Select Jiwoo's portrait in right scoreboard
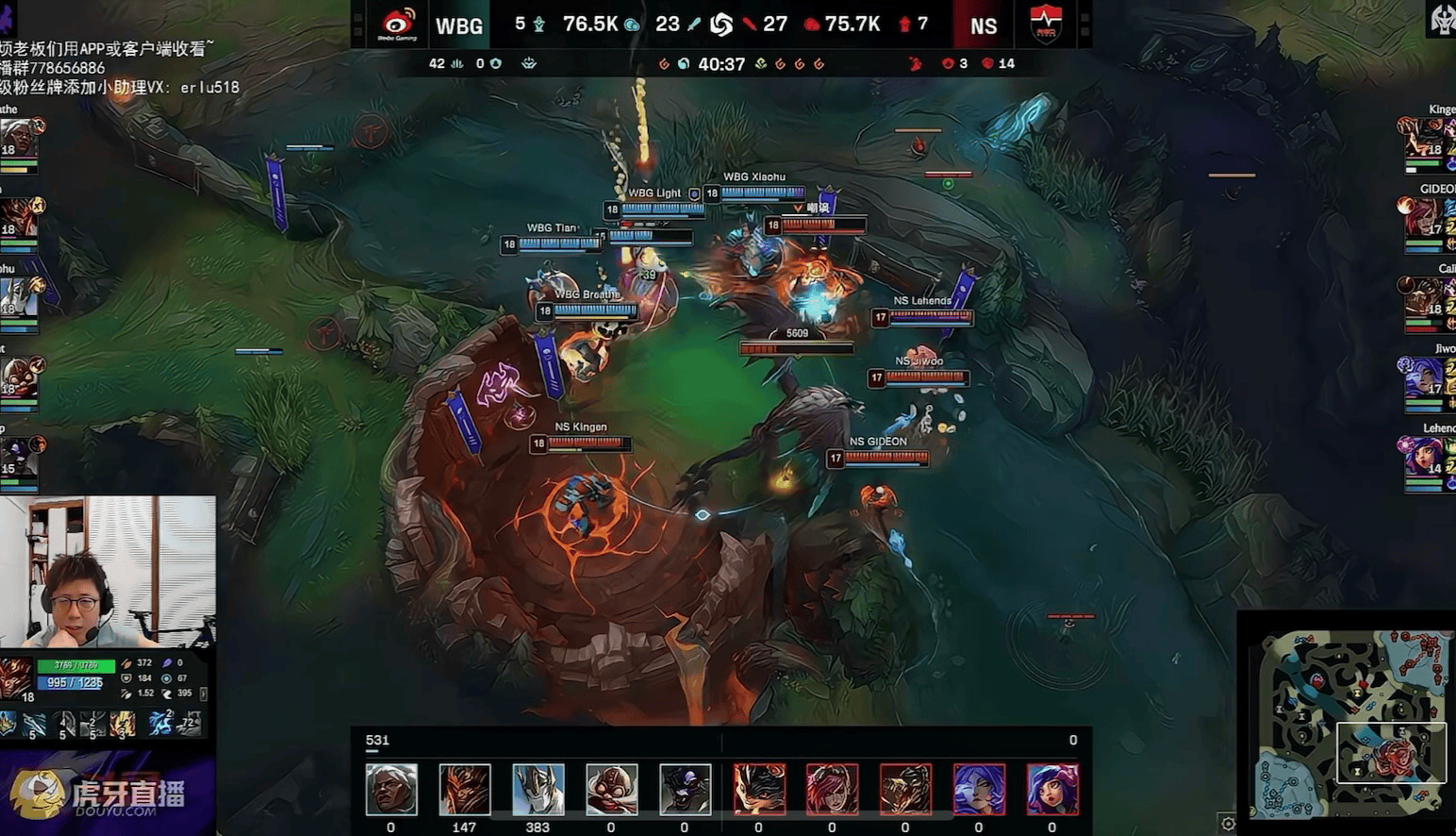 click(1421, 377)
